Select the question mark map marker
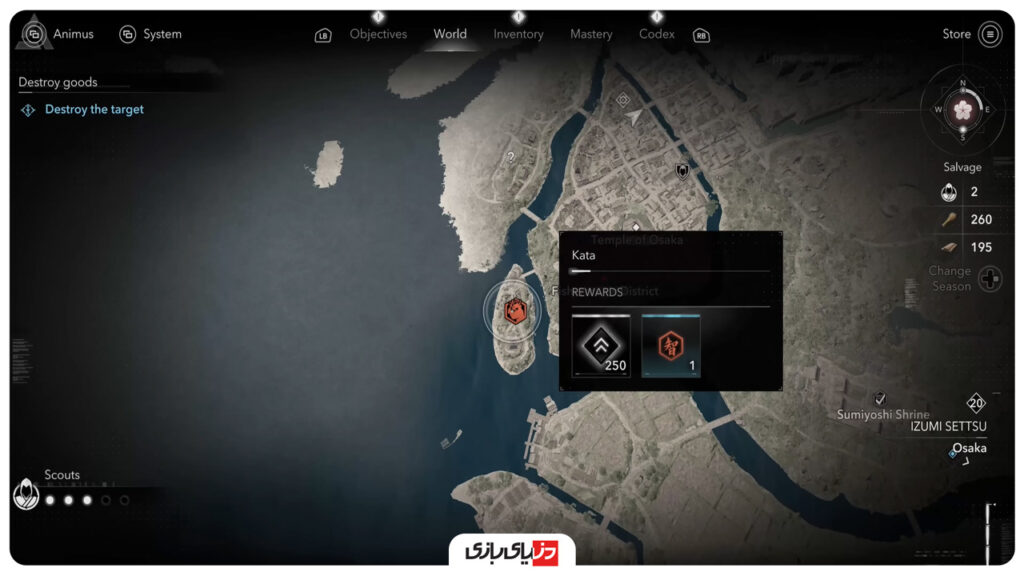1024x576 pixels. [x=511, y=157]
